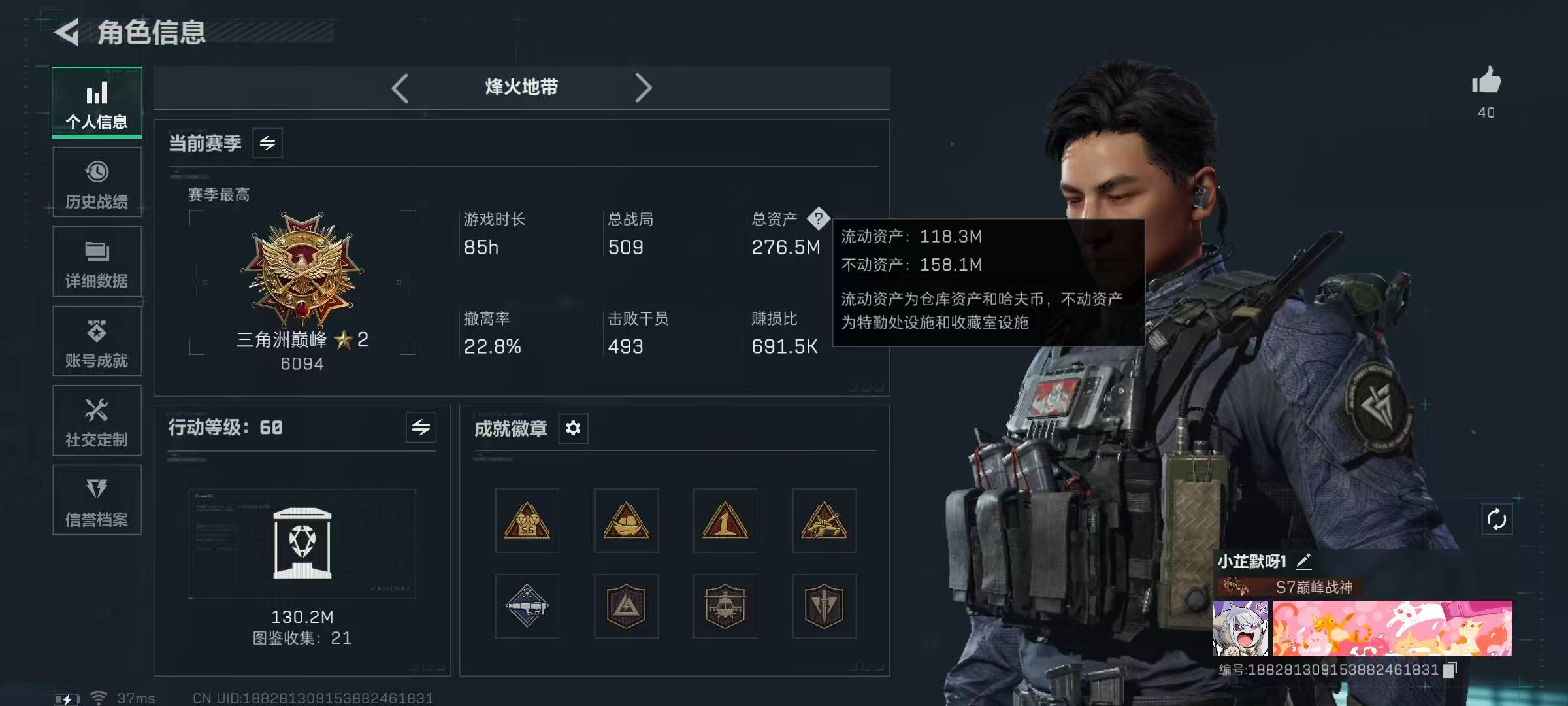Select the 个人信息 tab
This screenshot has width=1568, height=706.
(x=97, y=103)
